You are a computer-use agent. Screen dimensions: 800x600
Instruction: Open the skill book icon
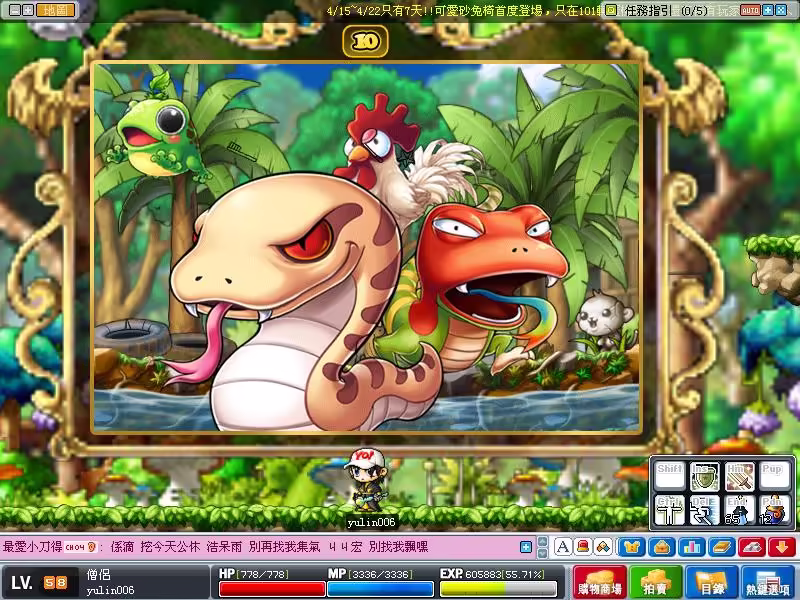pyautogui.click(x=721, y=547)
